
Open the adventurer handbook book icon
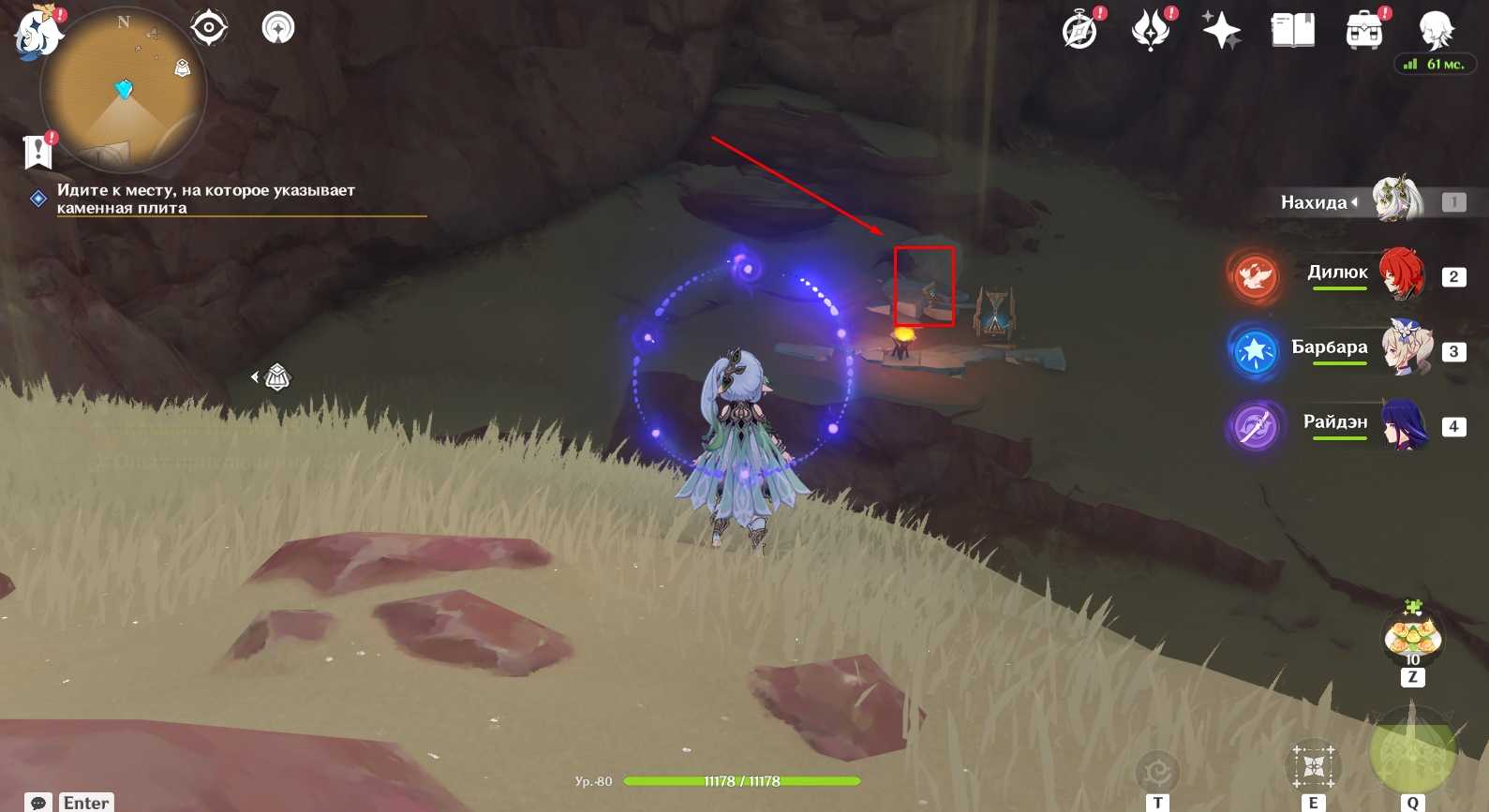[x=1292, y=30]
